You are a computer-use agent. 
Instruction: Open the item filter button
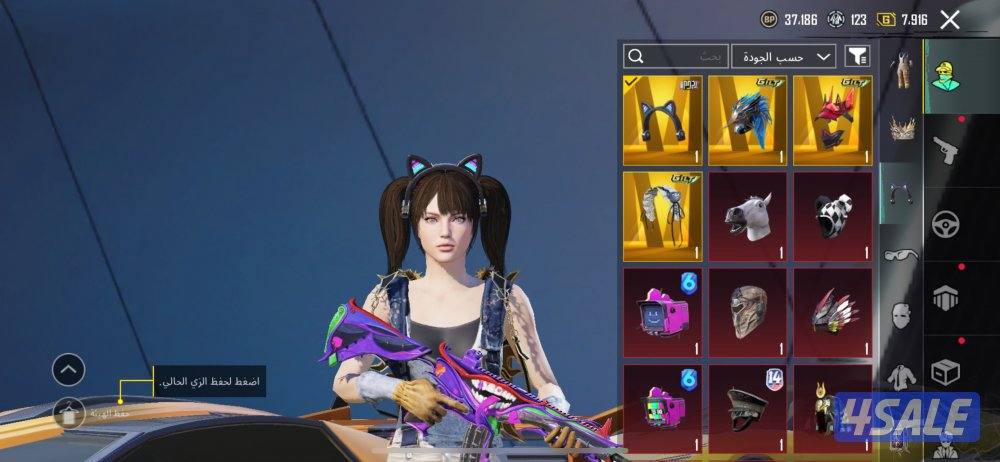tap(857, 56)
